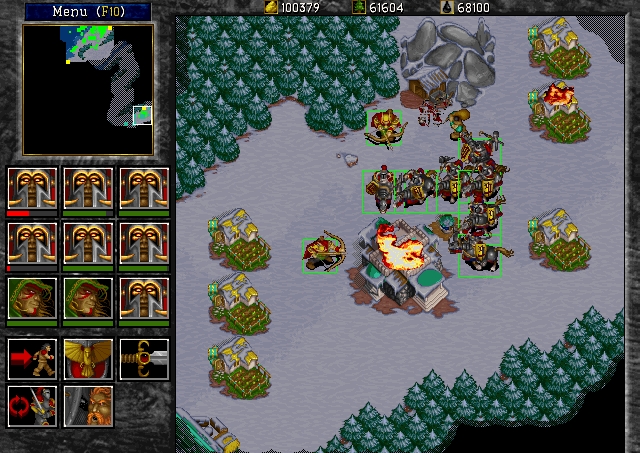Open the Menu (F10) button
Screen dimensions: 640x453
click(x=87, y=12)
